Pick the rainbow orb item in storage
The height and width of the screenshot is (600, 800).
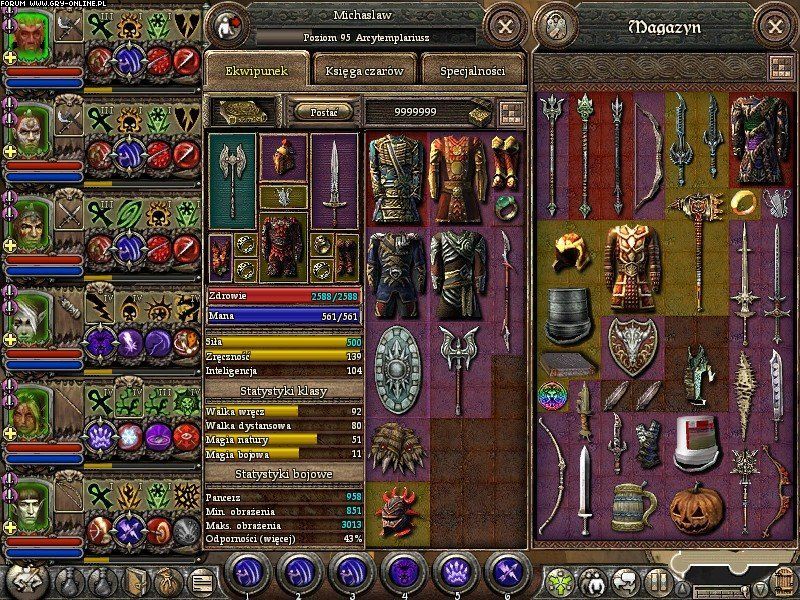point(552,393)
